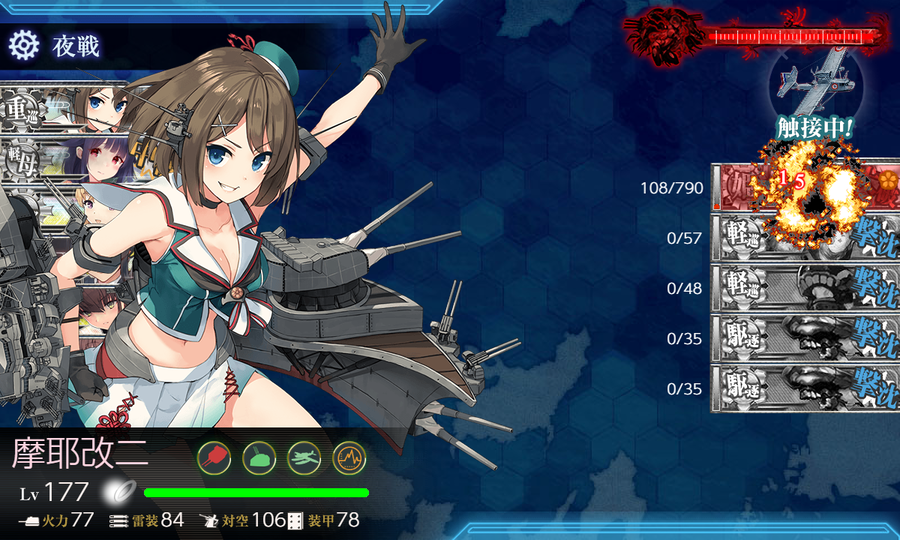
Task: Select the sunk 軽巡 banner with 0/48 HP
Action: [x=805, y=289]
